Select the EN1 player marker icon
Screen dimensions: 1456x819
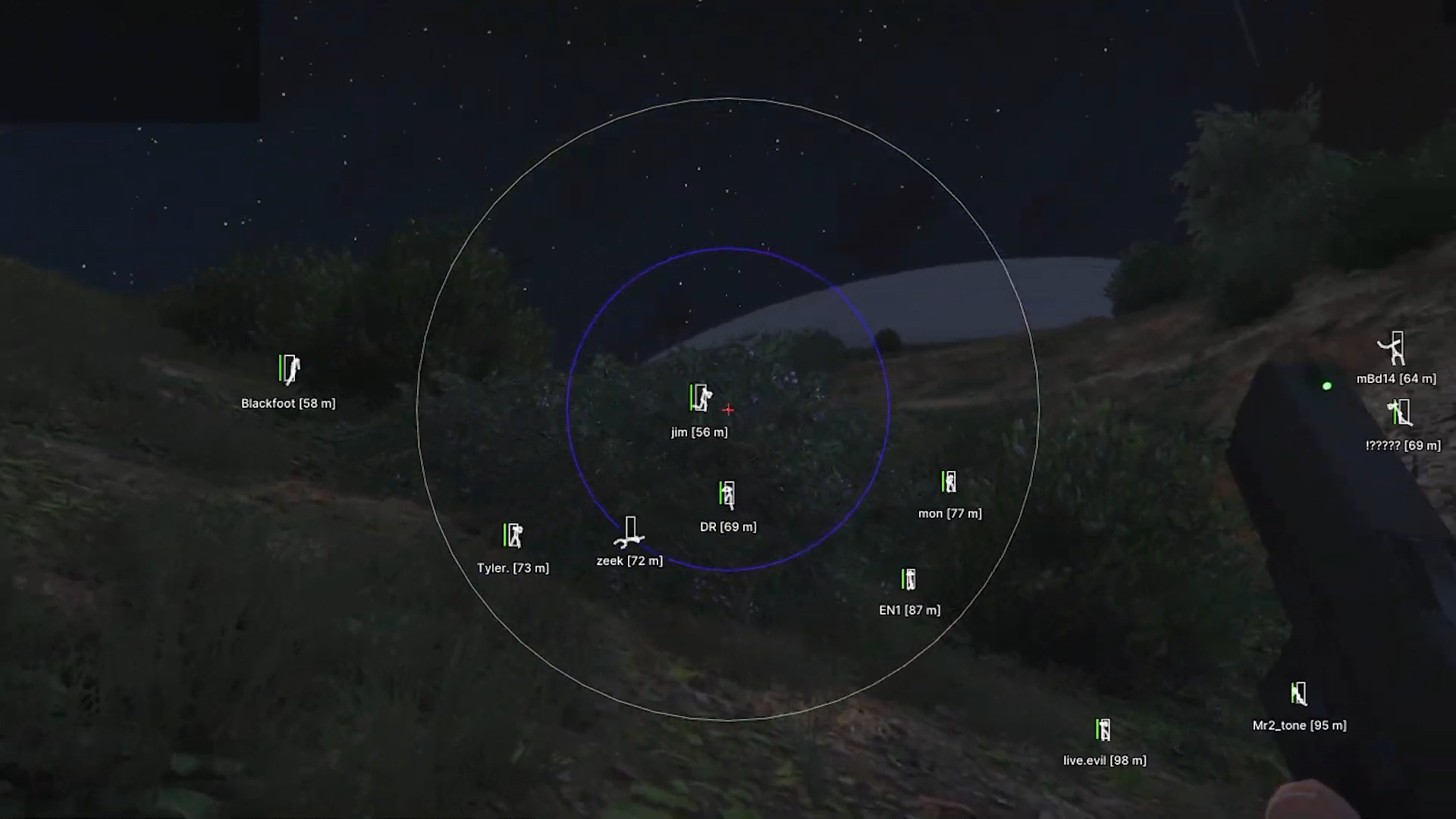click(x=908, y=579)
